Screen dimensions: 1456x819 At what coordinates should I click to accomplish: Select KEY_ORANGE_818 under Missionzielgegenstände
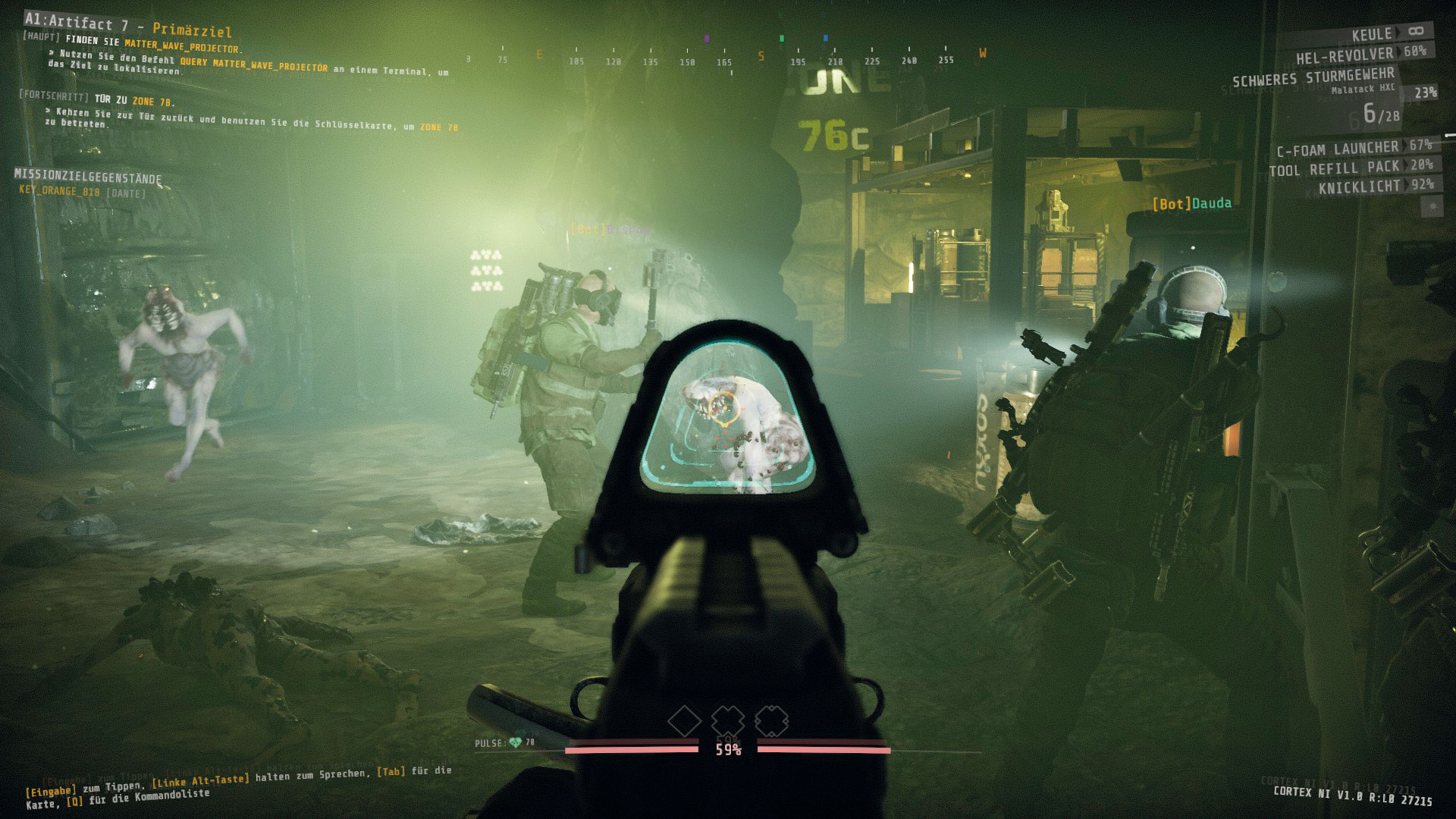pyautogui.click(x=59, y=192)
